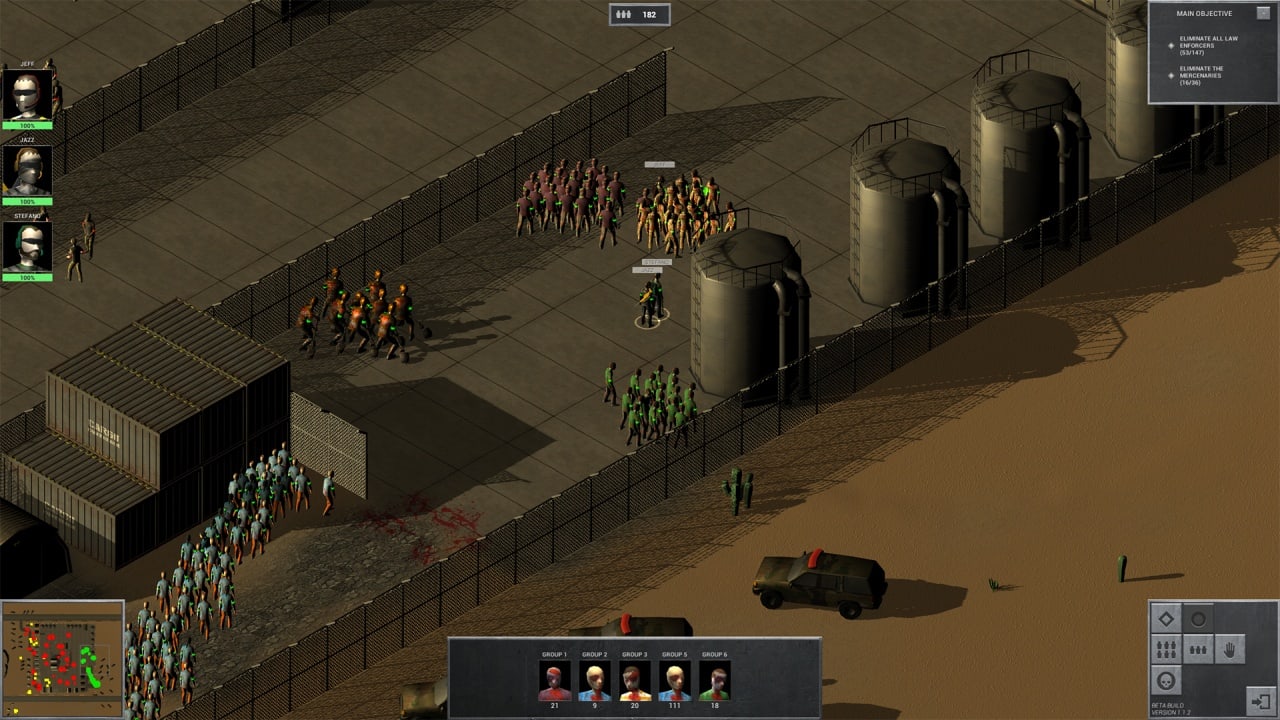Collapse the Main Objective panel
This screenshot has width=1280, height=720.
tap(1262, 13)
